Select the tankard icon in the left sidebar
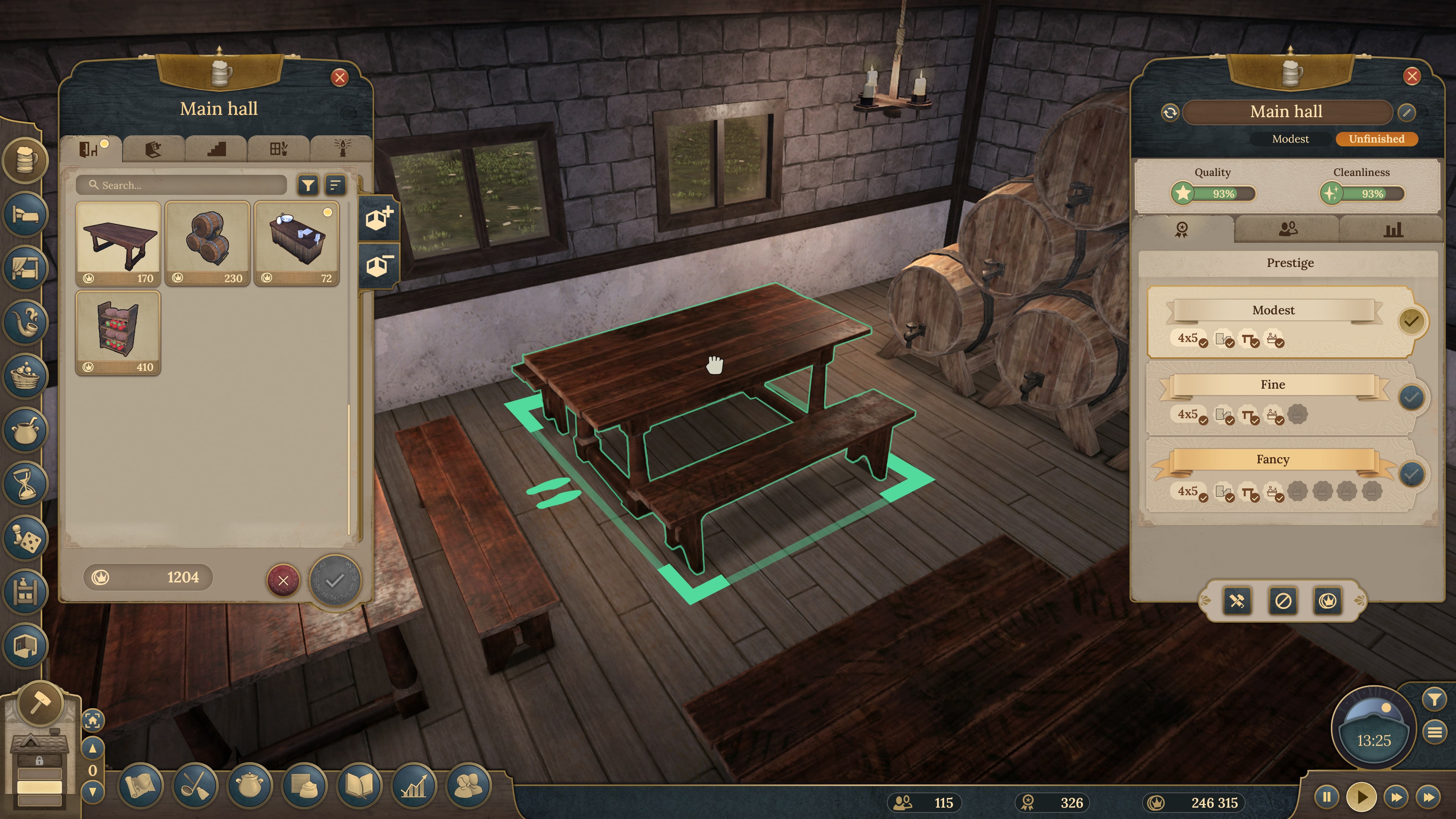1456x819 pixels. pyautogui.click(x=25, y=160)
